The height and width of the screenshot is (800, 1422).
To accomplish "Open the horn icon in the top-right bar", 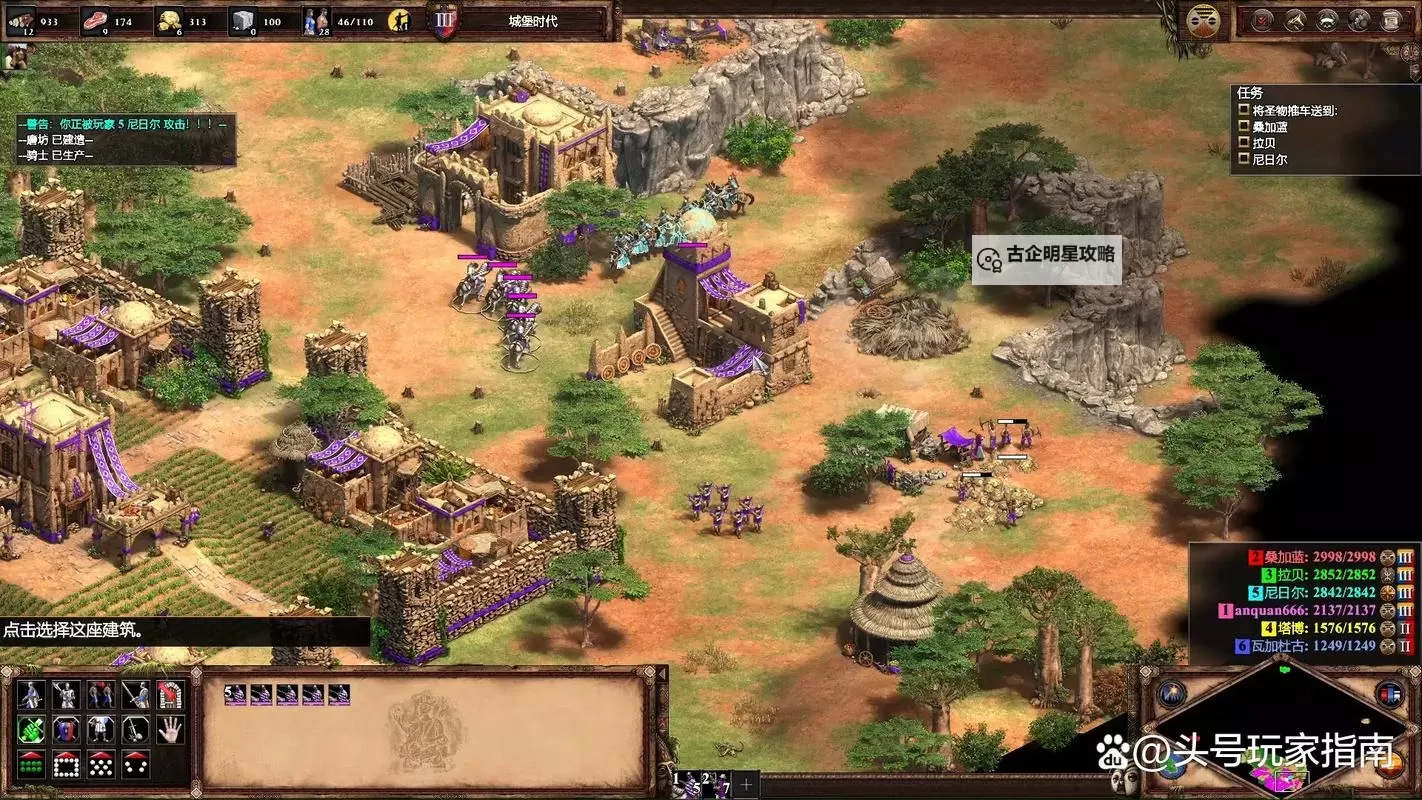I will [x=1295, y=20].
